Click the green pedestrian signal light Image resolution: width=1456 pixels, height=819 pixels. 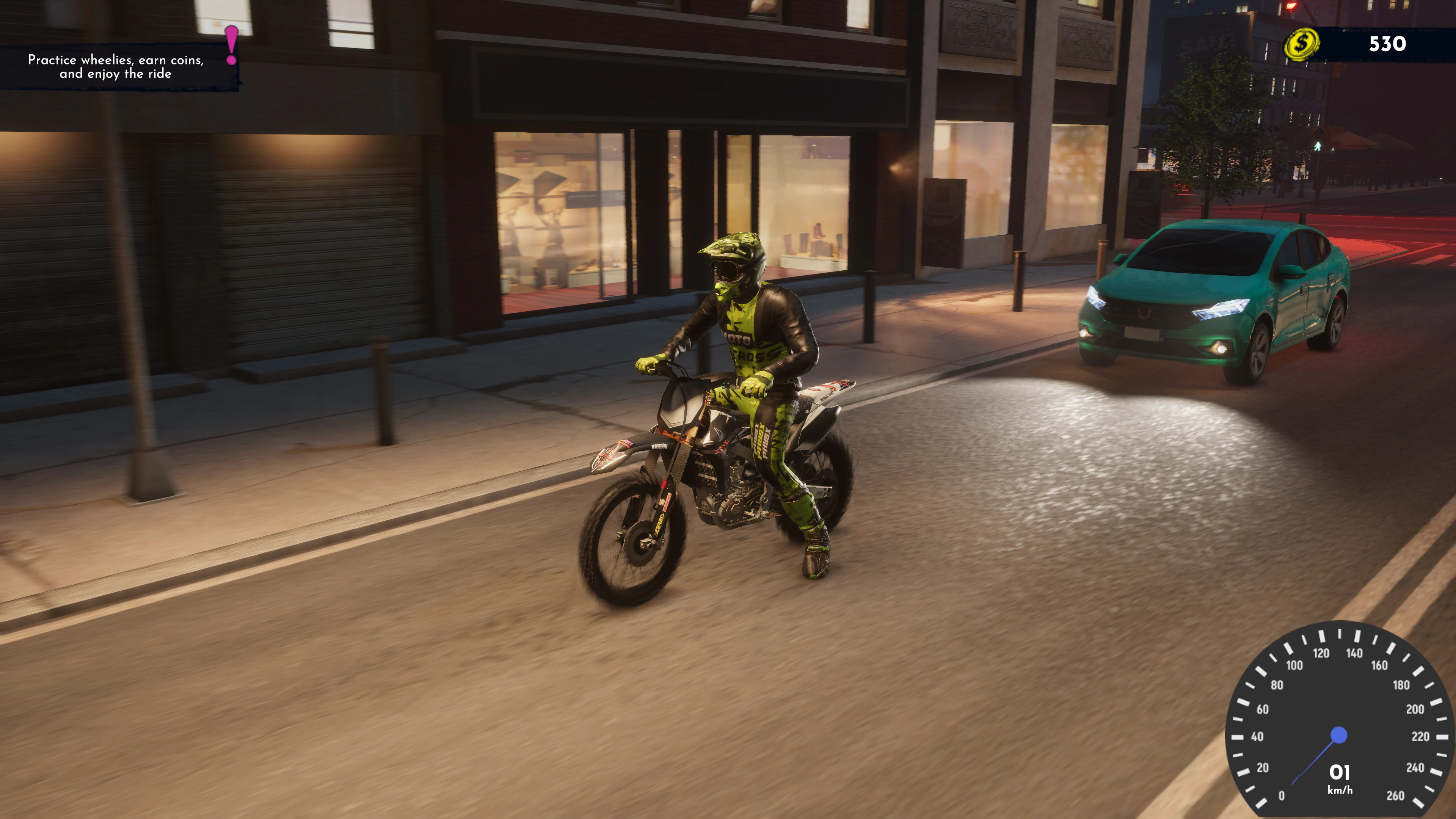(1318, 147)
